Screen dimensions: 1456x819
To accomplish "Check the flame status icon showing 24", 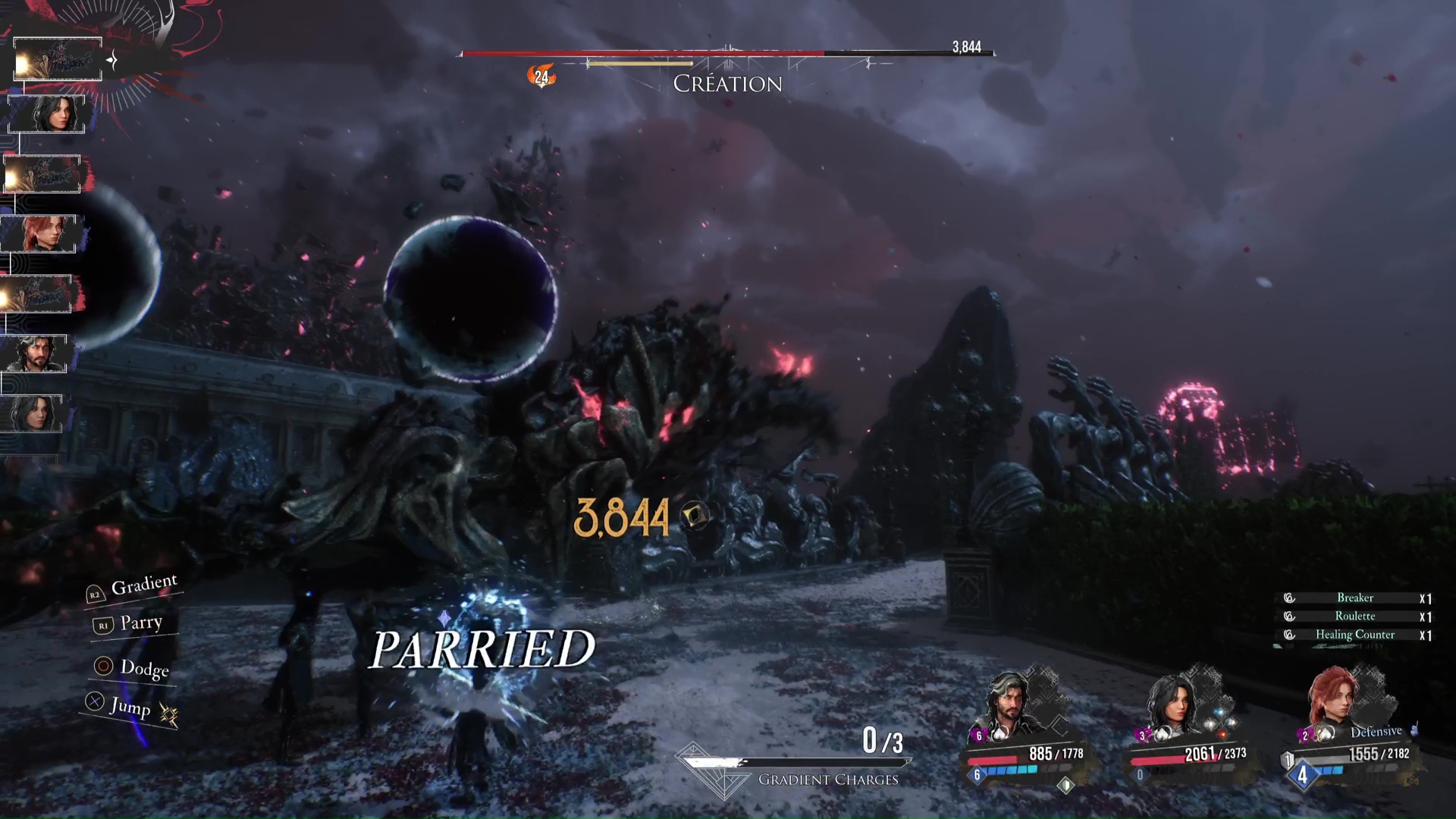I will [541, 76].
